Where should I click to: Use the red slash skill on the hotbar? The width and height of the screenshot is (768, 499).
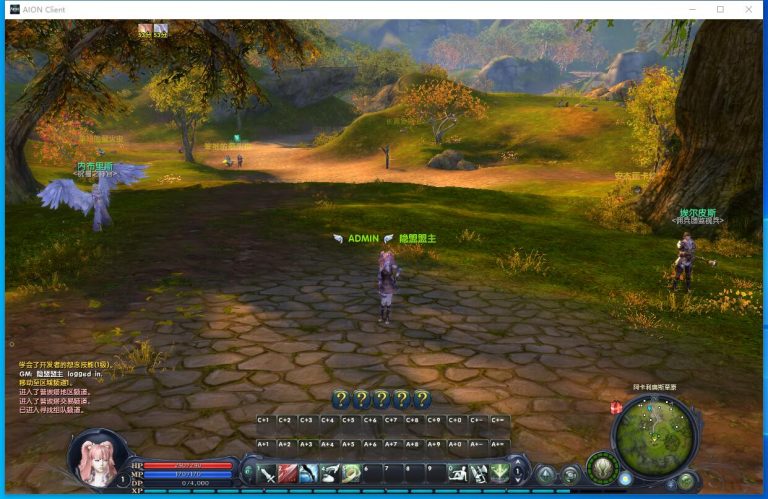pyautogui.click(x=289, y=473)
